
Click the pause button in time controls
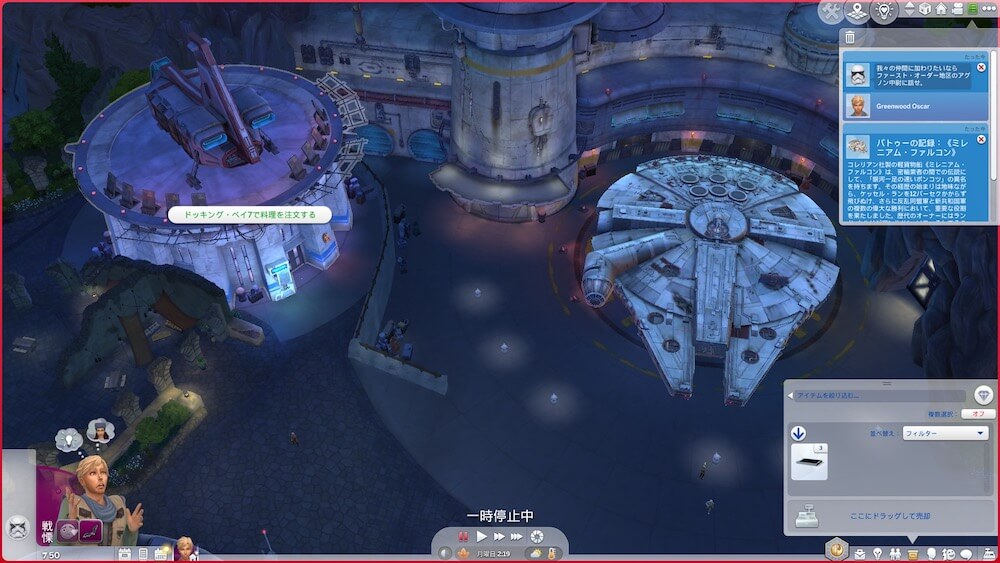click(x=464, y=536)
